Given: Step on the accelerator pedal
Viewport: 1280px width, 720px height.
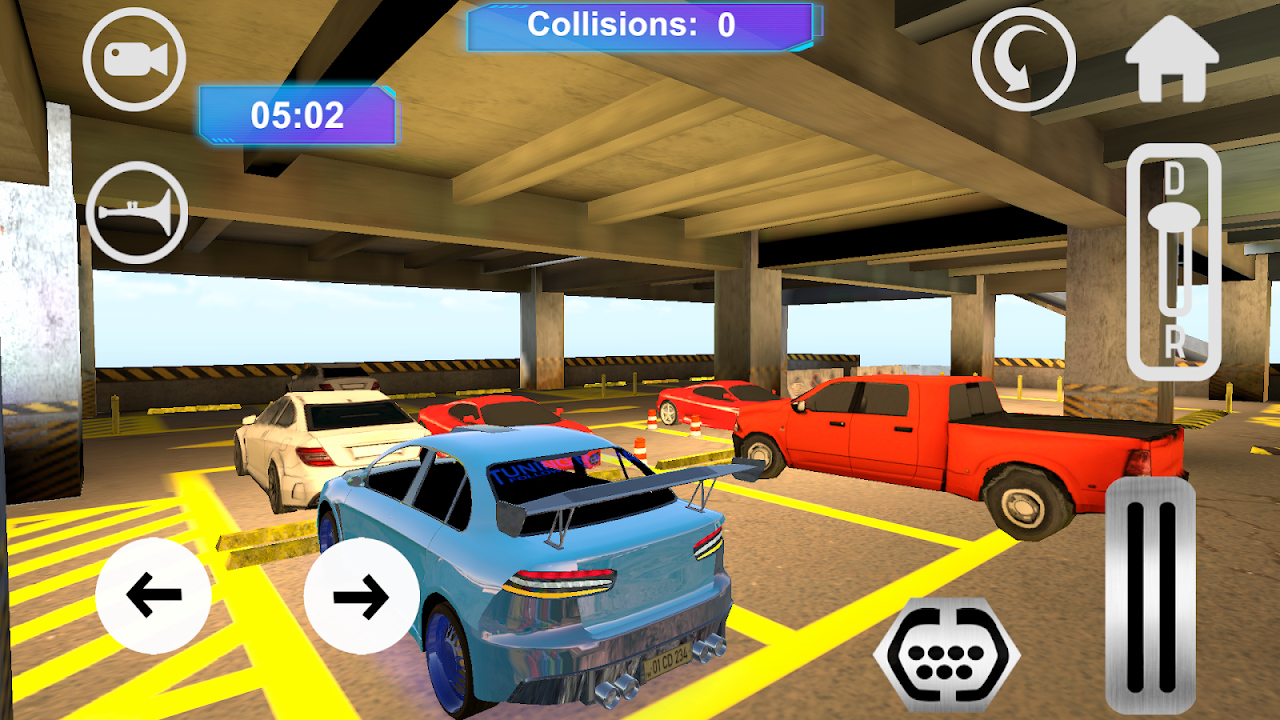Looking at the screenshot, I should [x=1150, y=595].
